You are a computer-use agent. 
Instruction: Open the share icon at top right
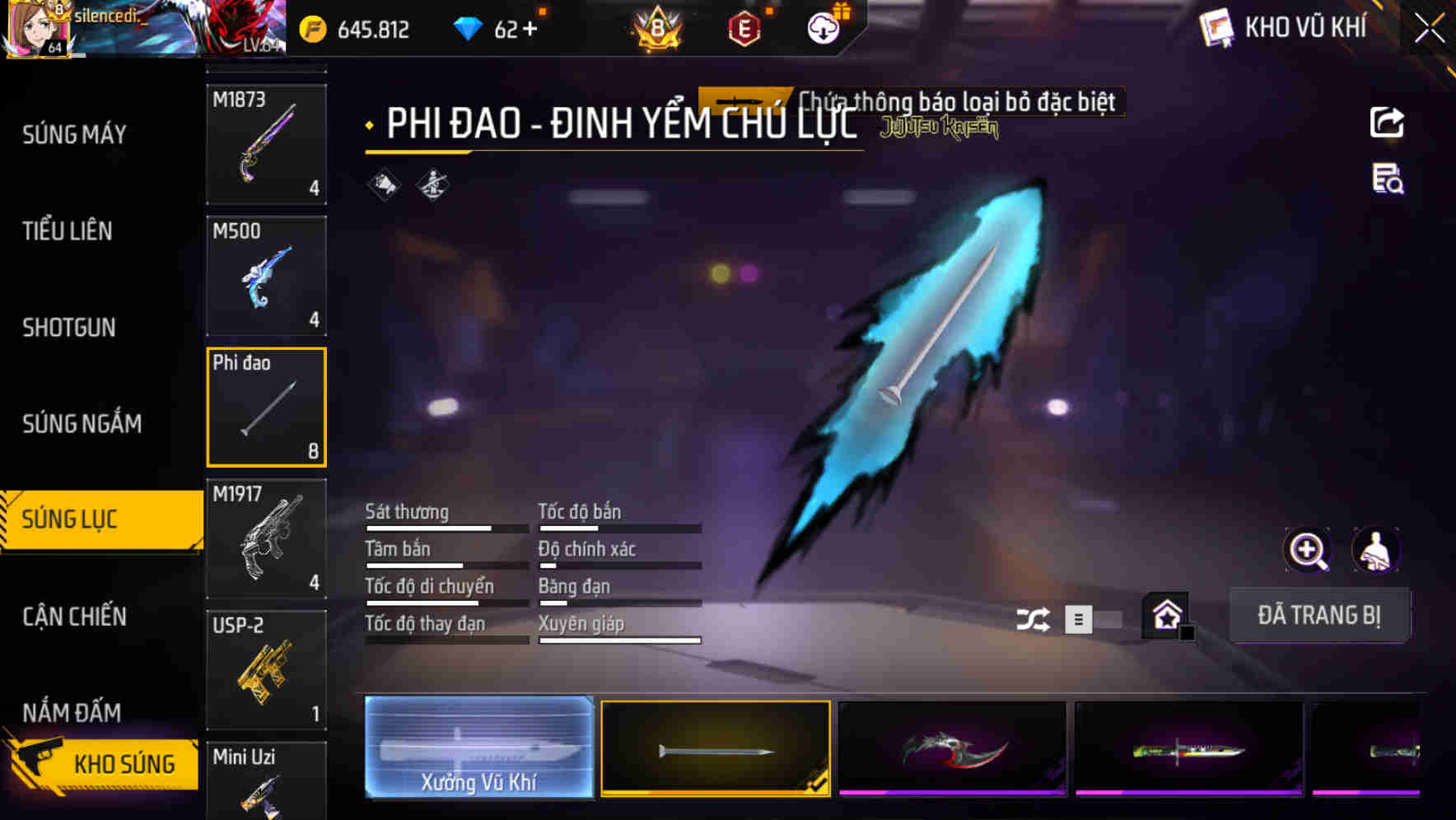[1387, 122]
